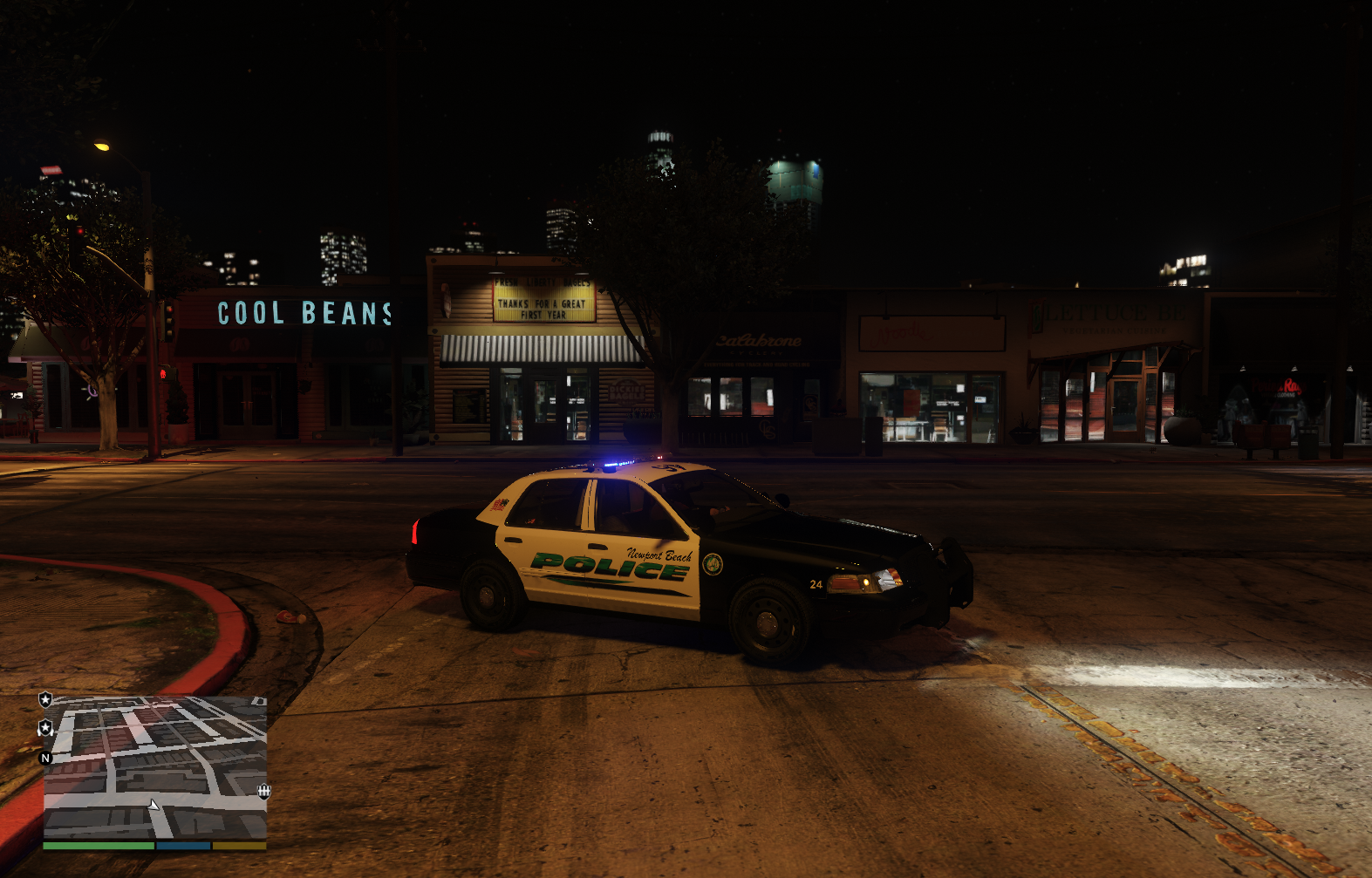The width and height of the screenshot is (1372, 878).
Task: Click the gear shifter blip on minimap
Action: click(263, 791)
